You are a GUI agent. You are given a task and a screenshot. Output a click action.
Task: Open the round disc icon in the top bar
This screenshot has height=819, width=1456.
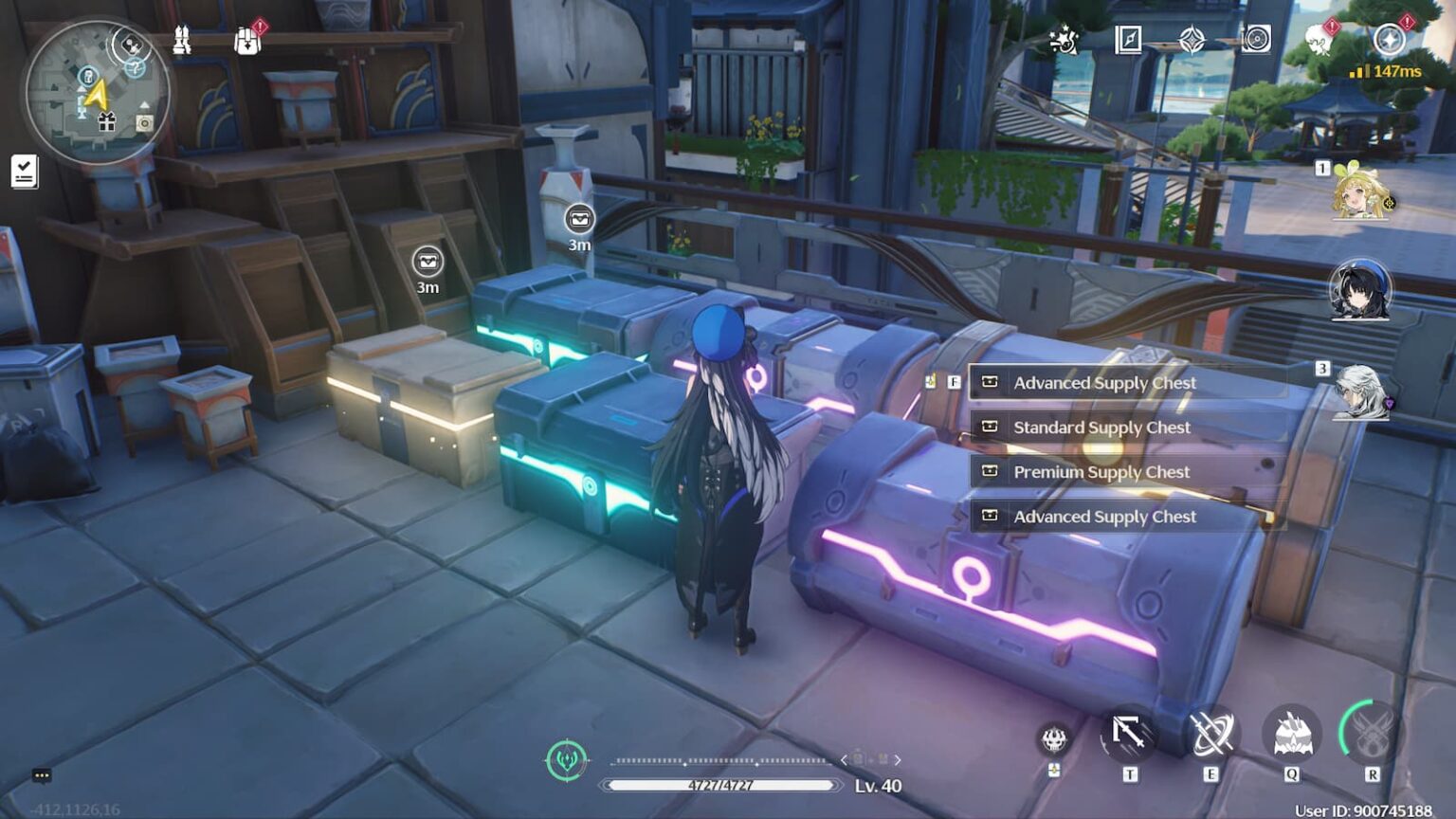[x=1256, y=40]
